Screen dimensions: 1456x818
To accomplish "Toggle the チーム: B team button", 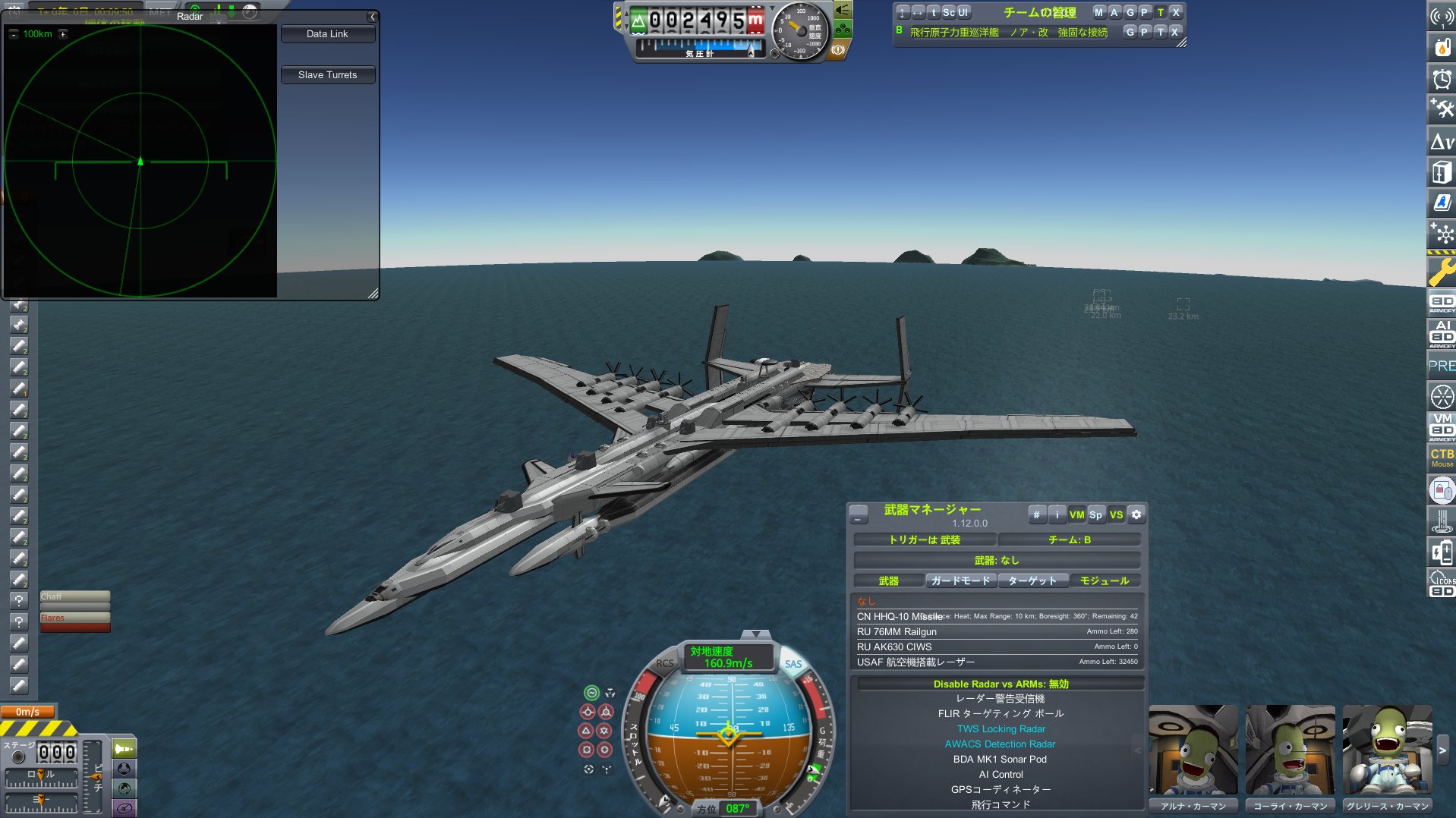I will point(1069,540).
